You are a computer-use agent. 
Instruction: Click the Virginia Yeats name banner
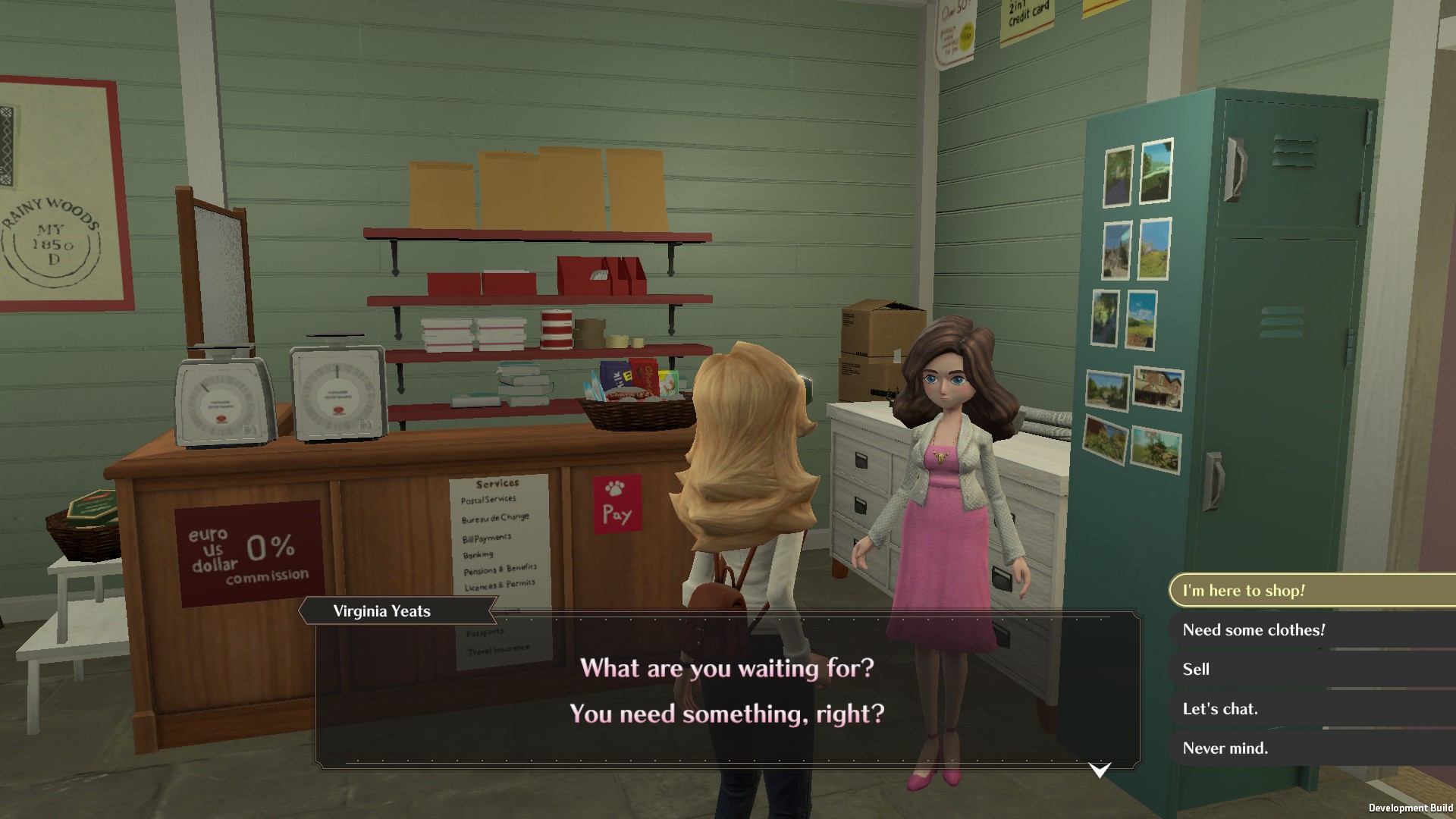pyautogui.click(x=381, y=611)
